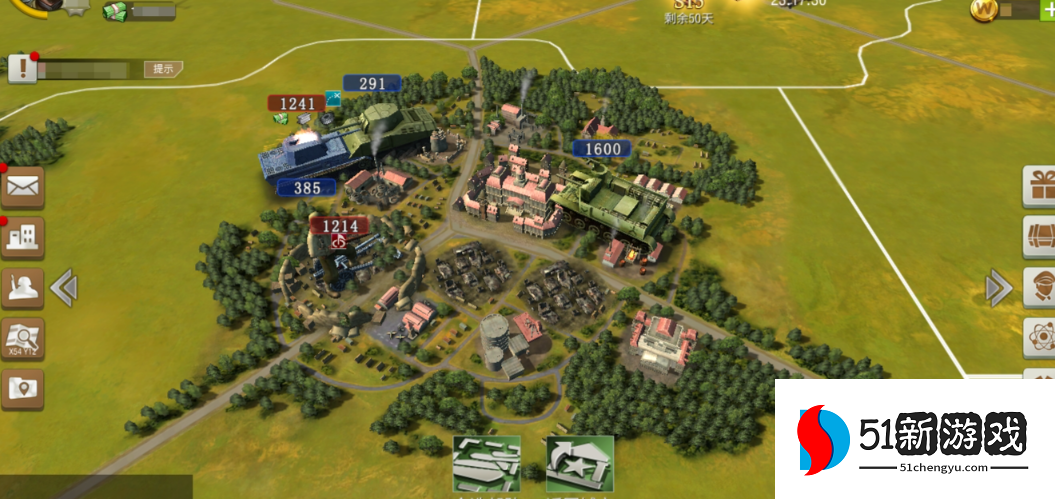
Task: Open the officer silhouette menu
Action: click(22, 288)
